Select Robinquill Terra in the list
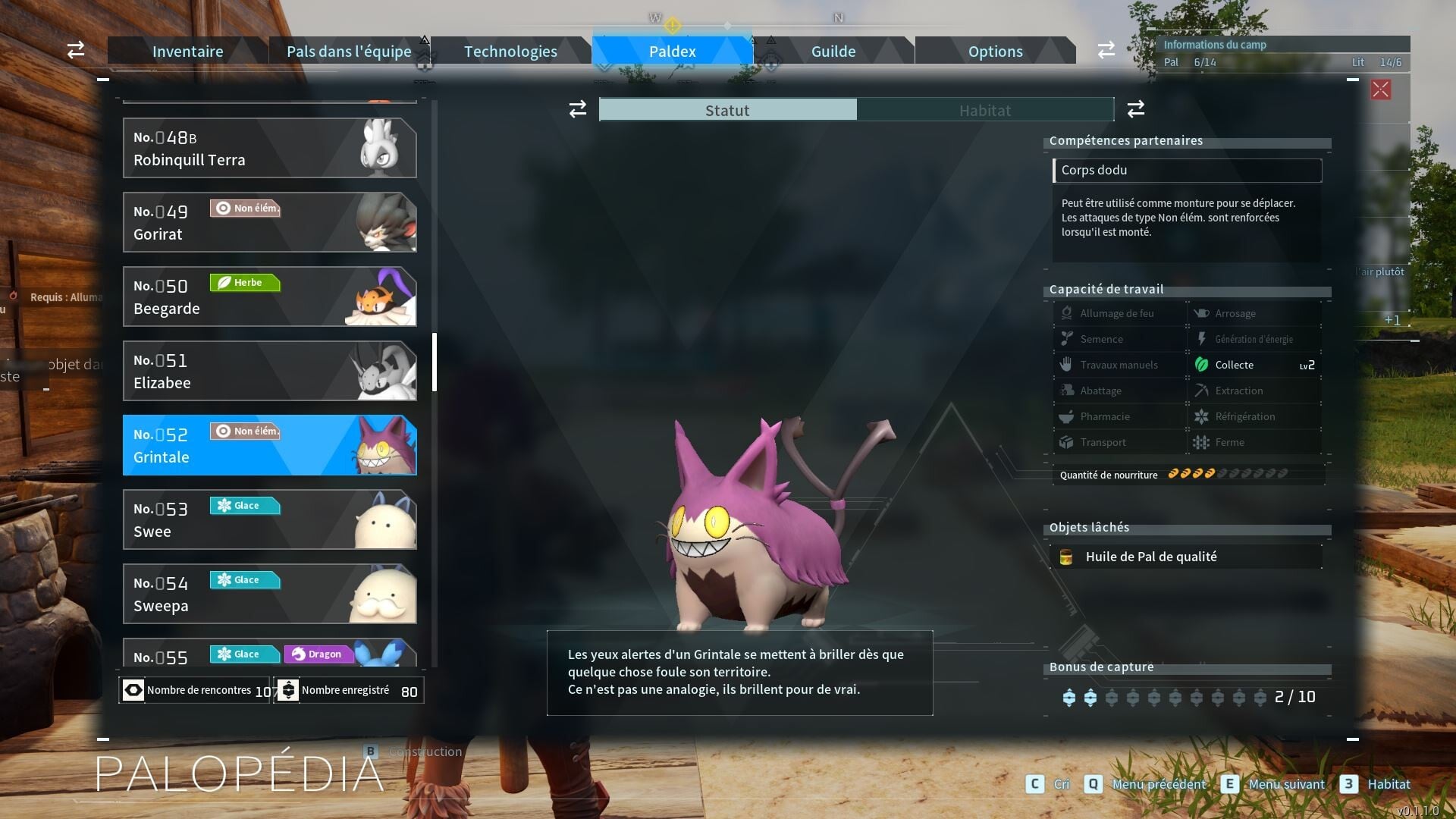Screen dimensions: 1456x819 269,148
